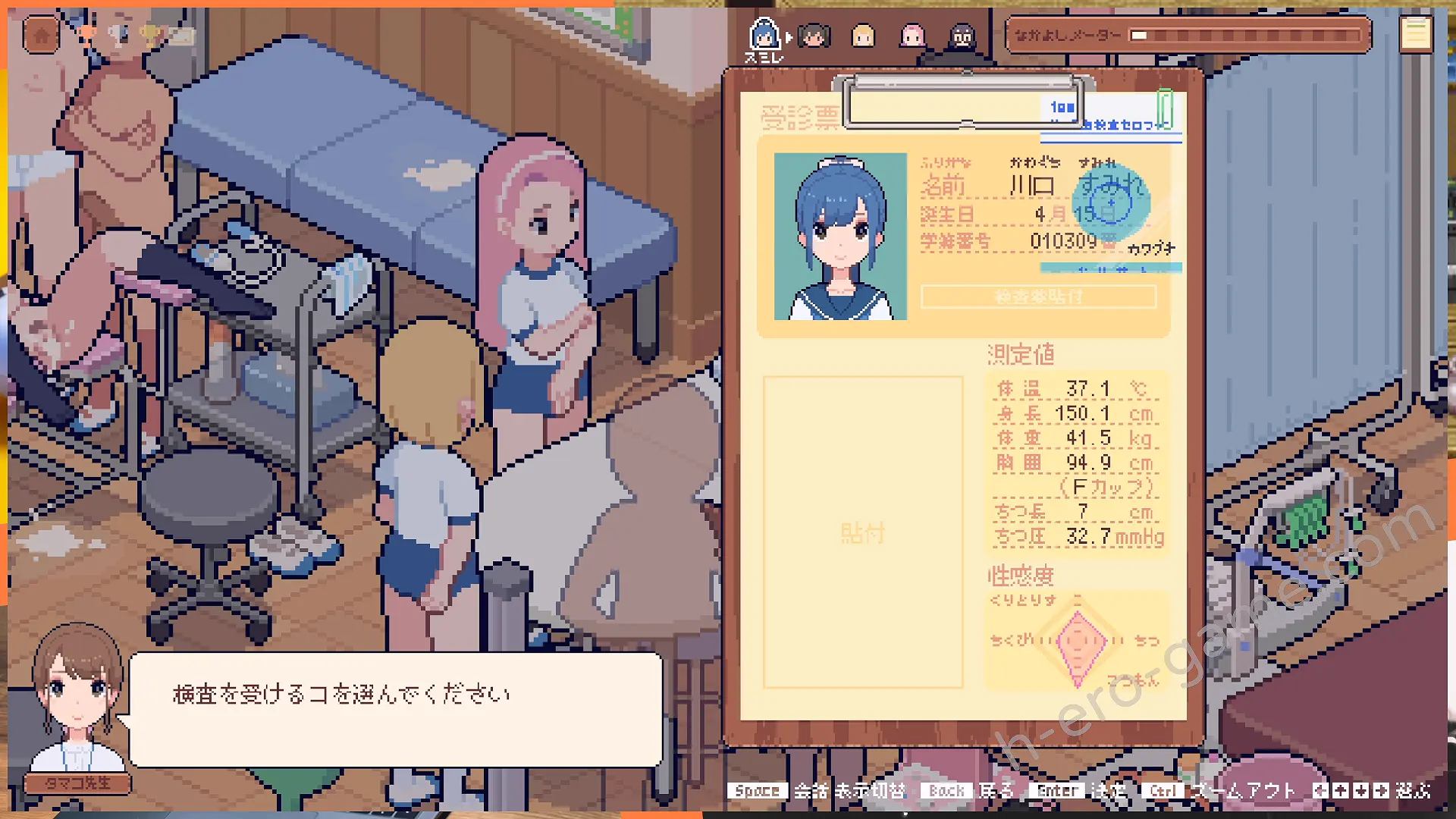Select the dark purple-haired girl icon
This screenshot has height=819, width=1456.
click(x=962, y=36)
